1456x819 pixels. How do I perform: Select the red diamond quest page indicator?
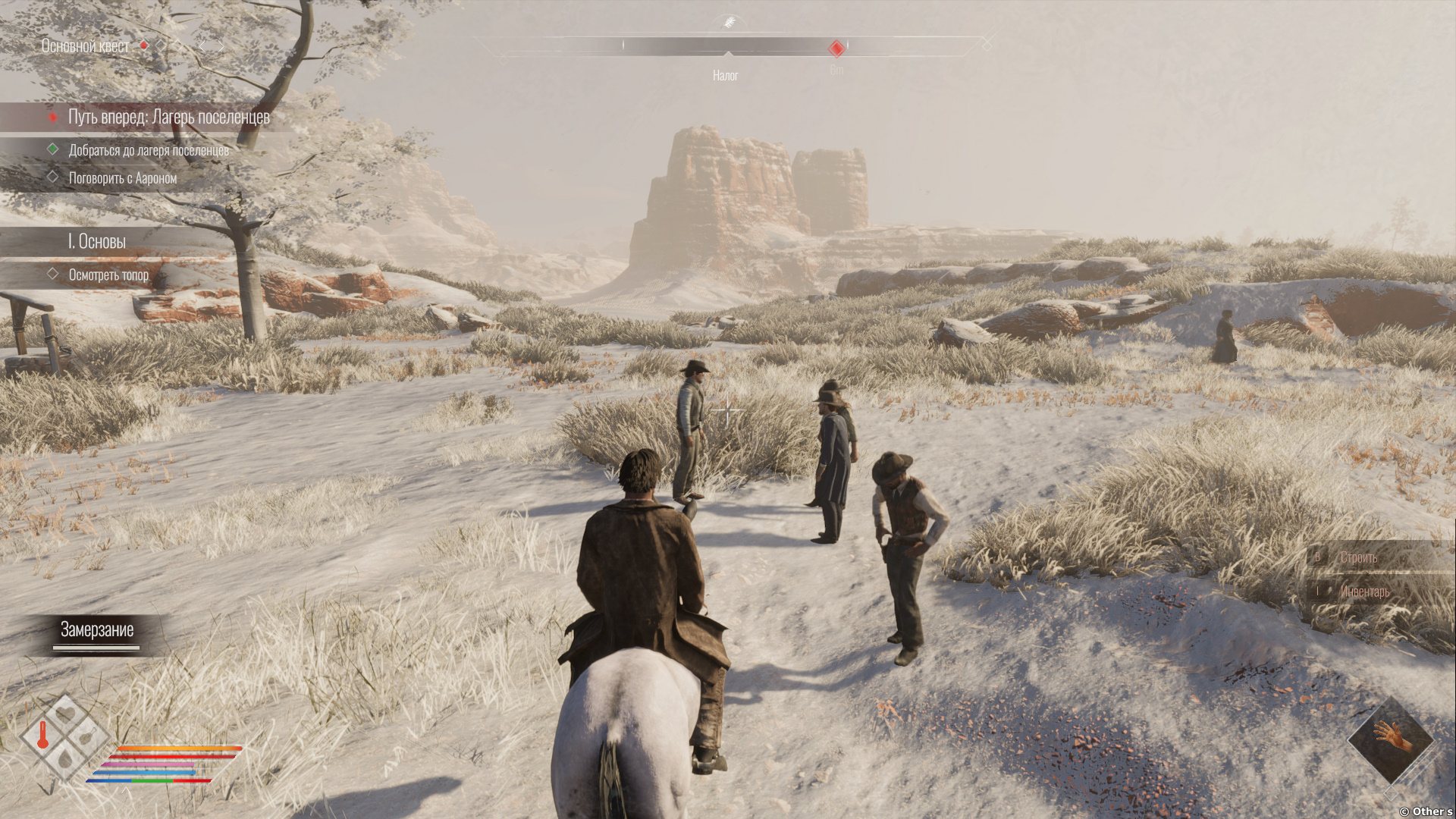[144, 45]
